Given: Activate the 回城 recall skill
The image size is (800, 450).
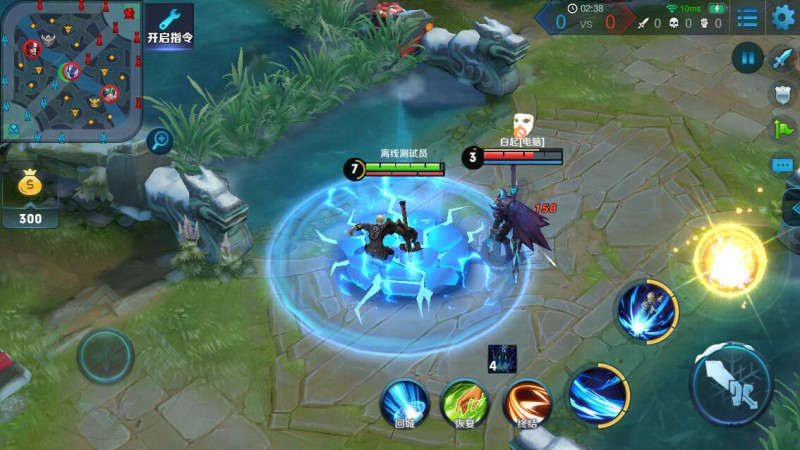Looking at the screenshot, I should coord(405,400).
